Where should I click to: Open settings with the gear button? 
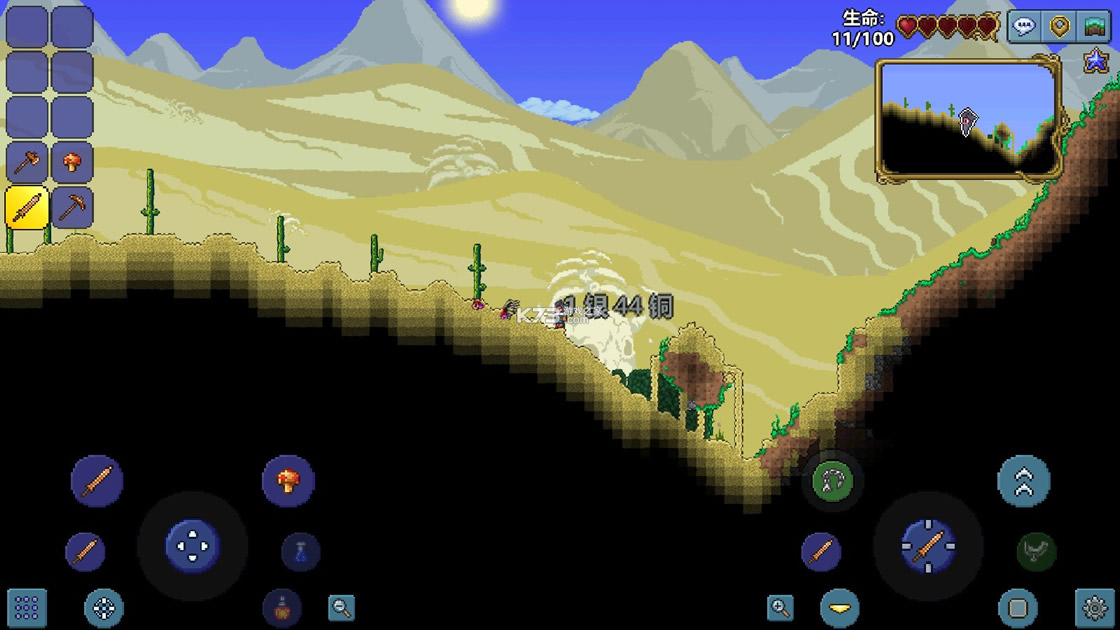click(1094, 607)
